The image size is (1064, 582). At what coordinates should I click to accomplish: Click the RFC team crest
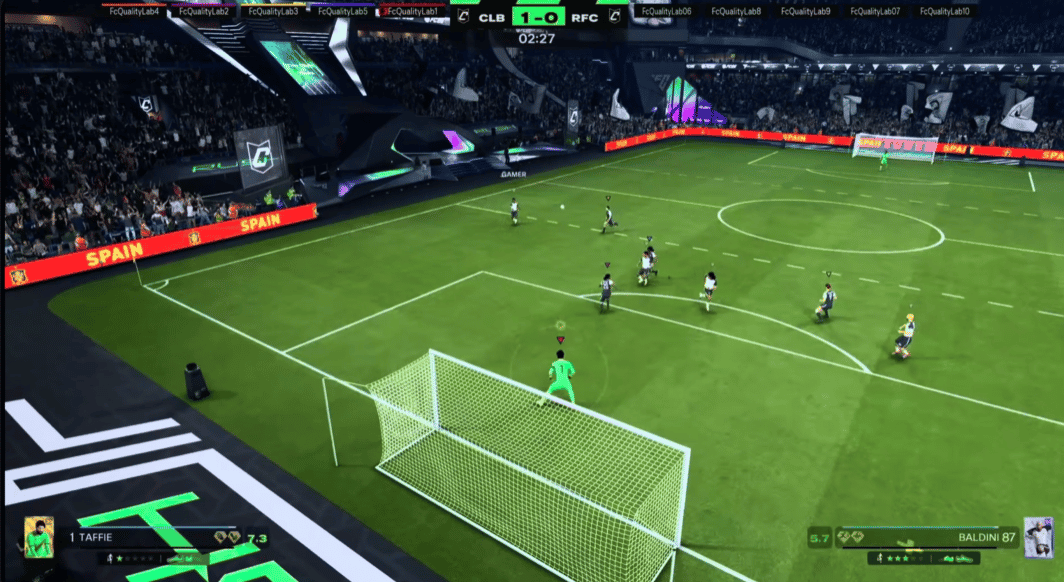615,15
